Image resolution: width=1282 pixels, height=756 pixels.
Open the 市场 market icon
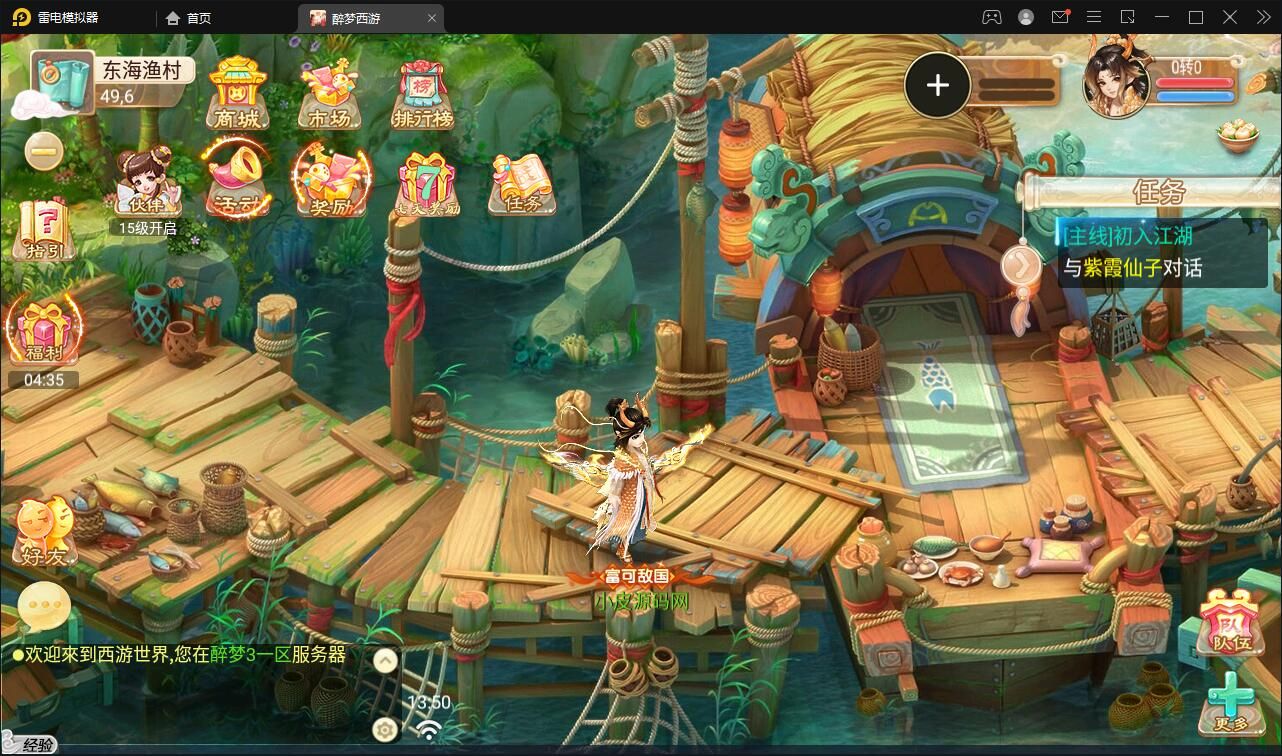pos(329,94)
